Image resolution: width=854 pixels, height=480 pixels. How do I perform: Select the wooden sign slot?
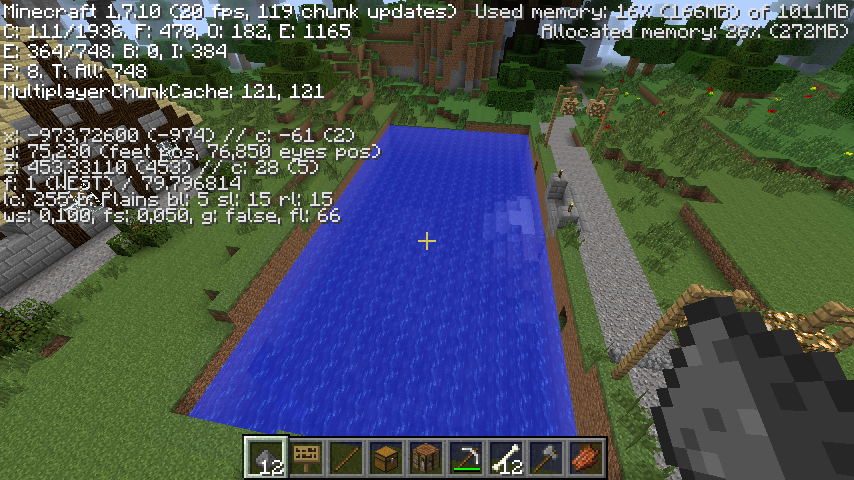(307, 457)
